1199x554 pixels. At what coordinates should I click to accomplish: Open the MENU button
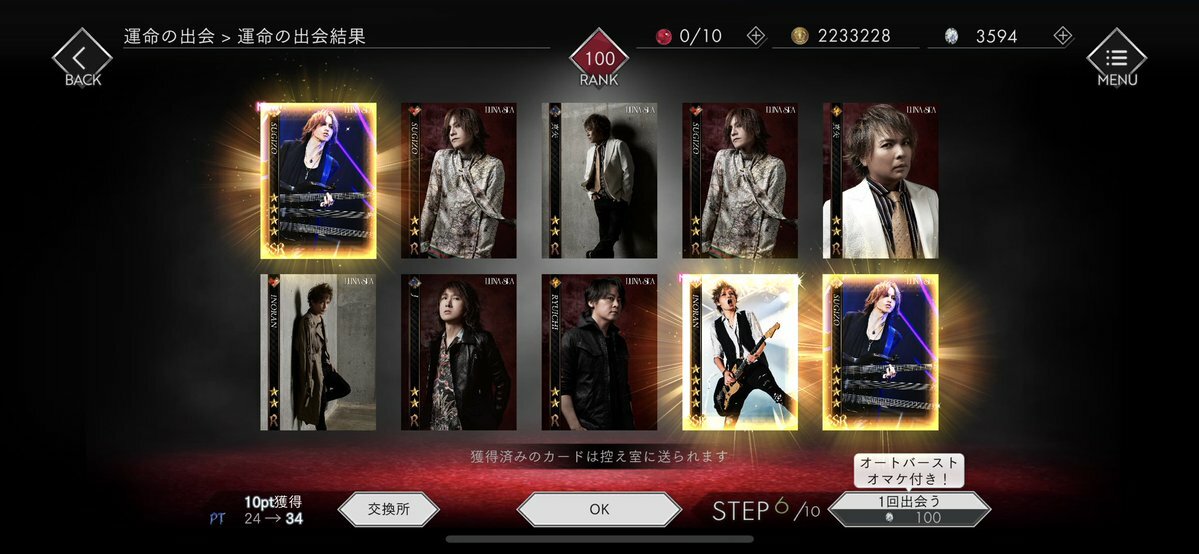[1116, 58]
